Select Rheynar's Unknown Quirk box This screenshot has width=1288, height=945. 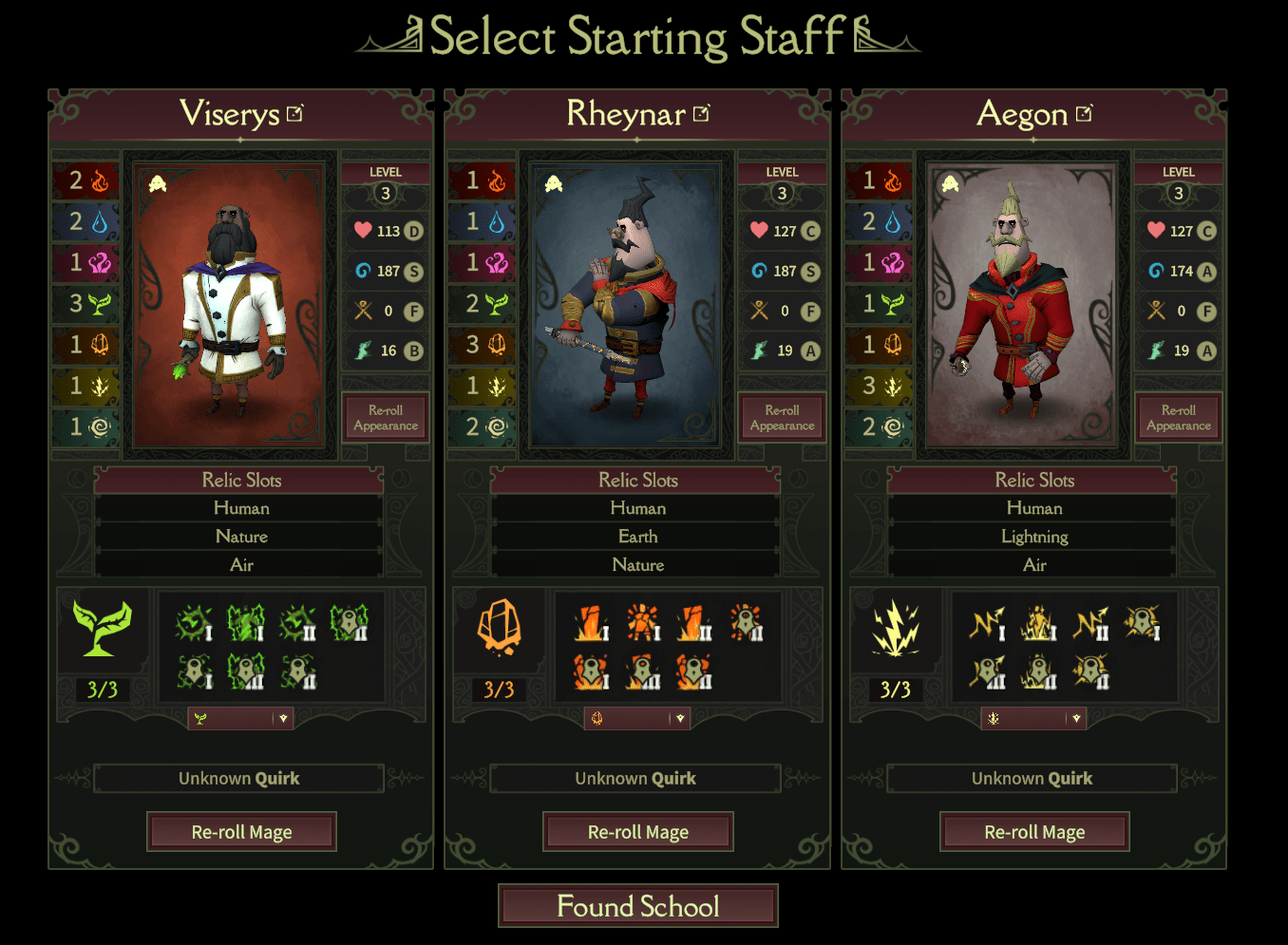coord(635,779)
